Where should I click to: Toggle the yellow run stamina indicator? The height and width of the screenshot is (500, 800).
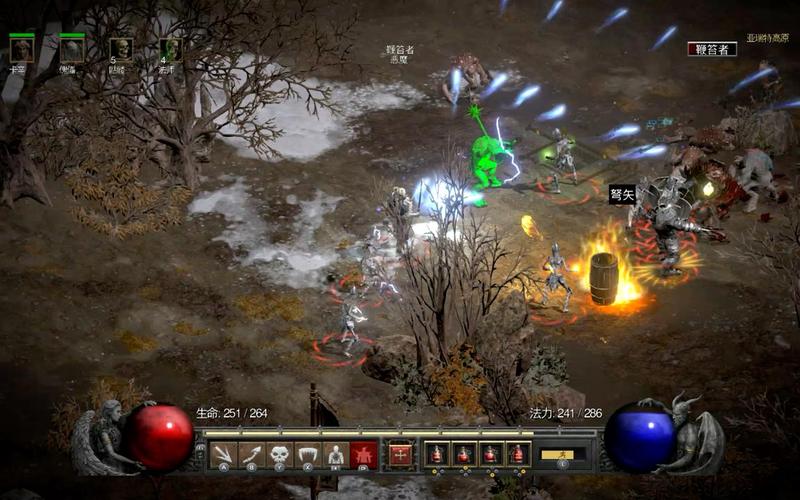point(563,454)
